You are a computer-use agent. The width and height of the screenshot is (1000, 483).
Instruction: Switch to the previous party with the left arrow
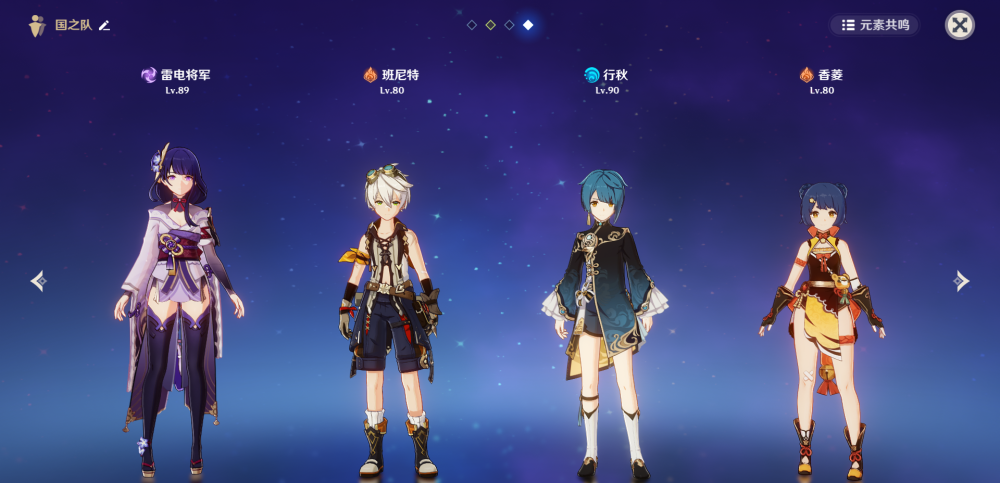click(38, 281)
